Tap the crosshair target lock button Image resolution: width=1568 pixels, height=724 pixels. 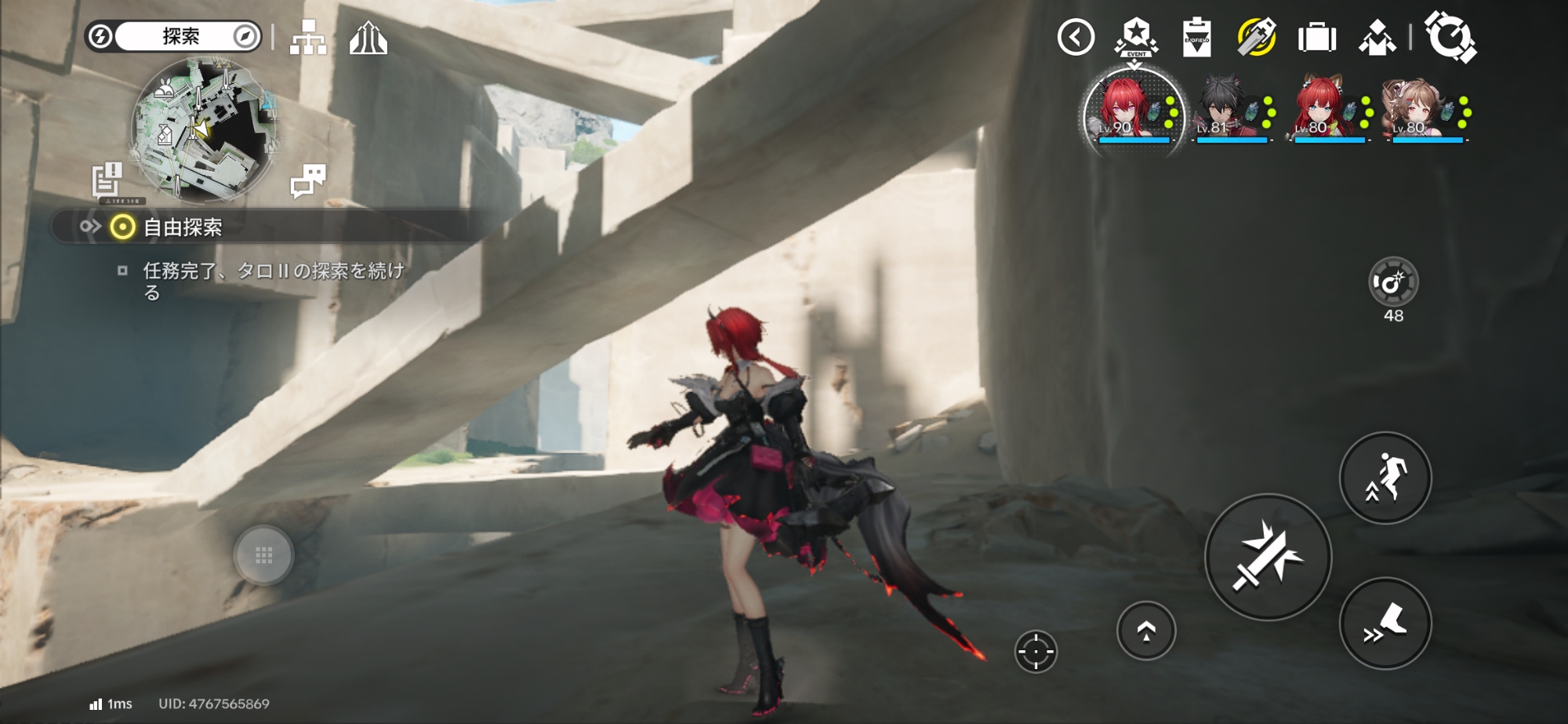[1036, 651]
